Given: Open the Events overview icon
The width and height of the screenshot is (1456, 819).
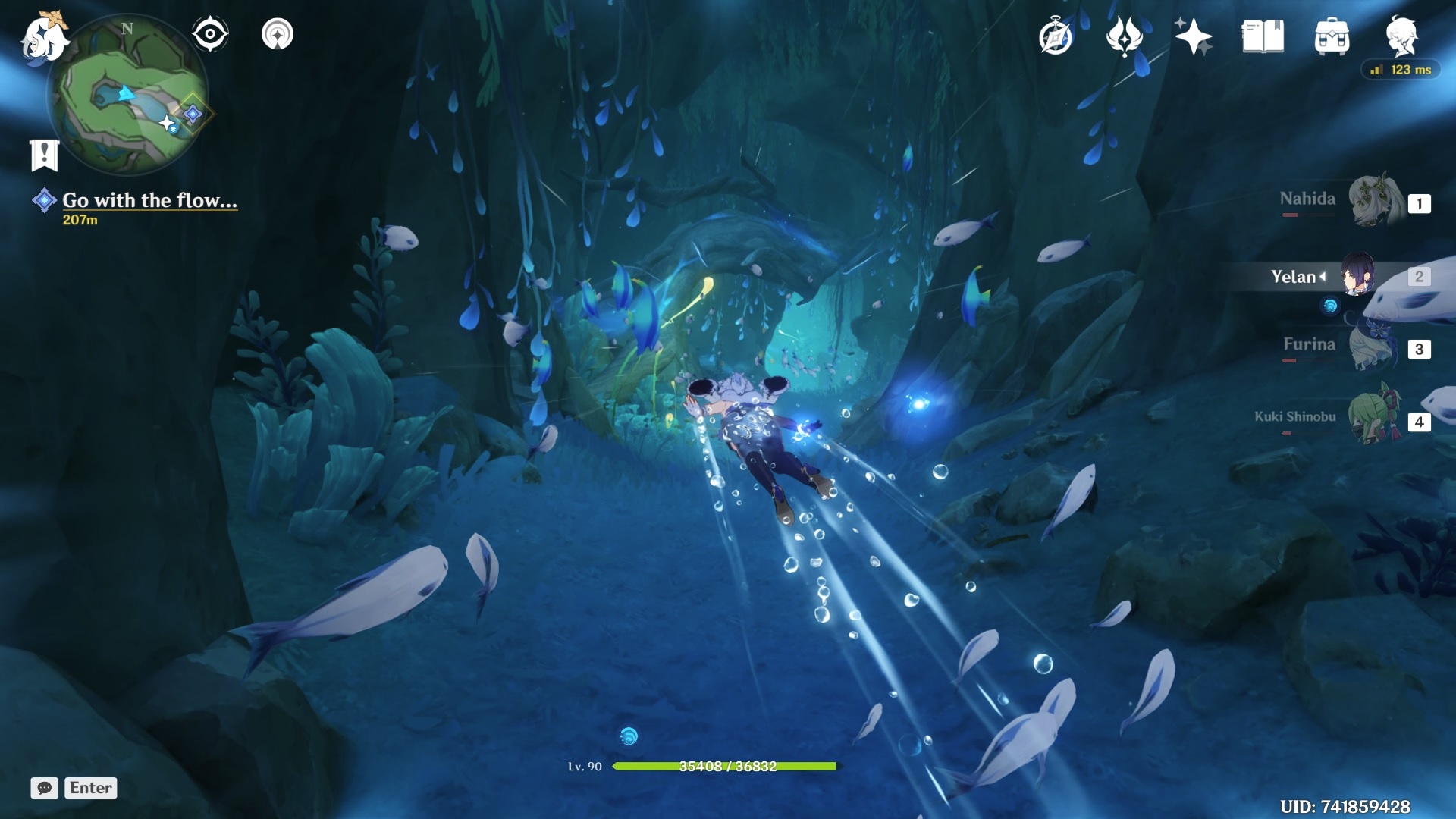Looking at the screenshot, I should 1124,34.
